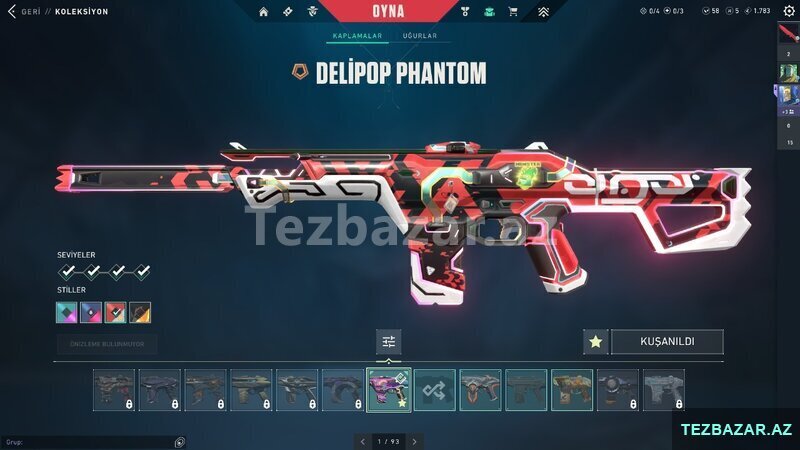The height and width of the screenshot is (450, 800).
Task: Toggle the favorite star button
Action: pyautogui.click(x=595, y=342)
